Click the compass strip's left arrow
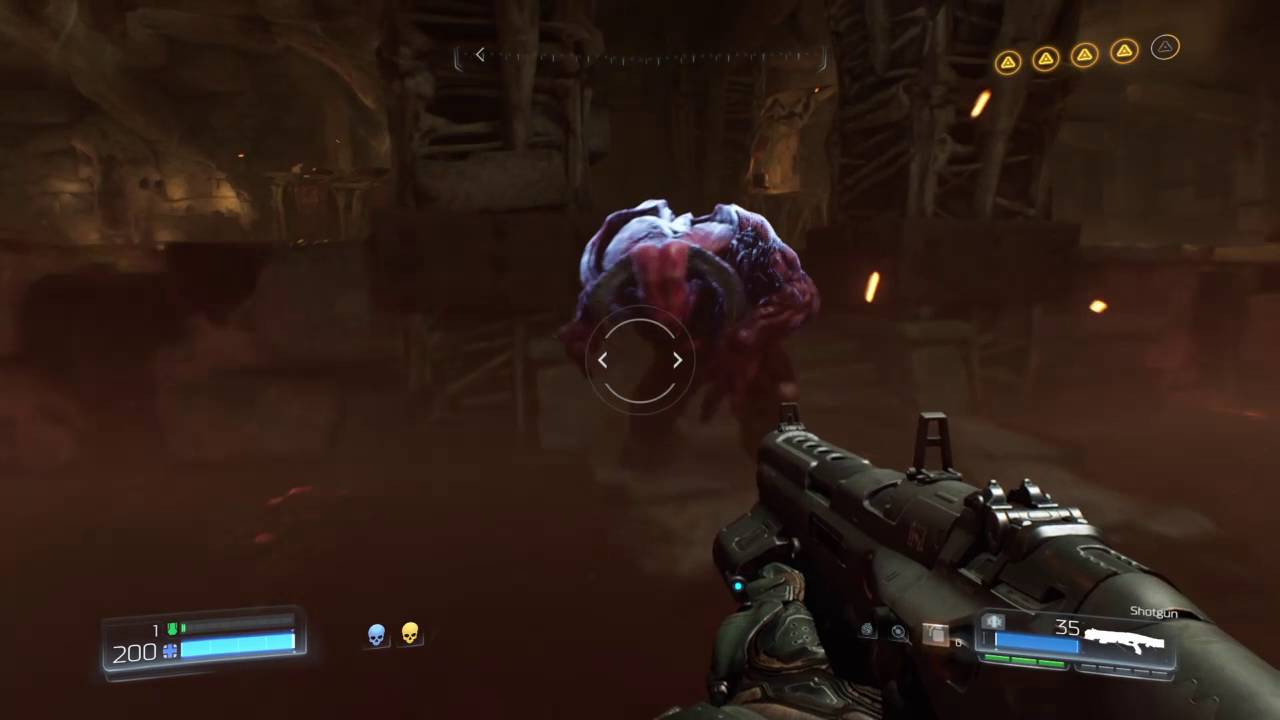 click(x=480, y=55)
